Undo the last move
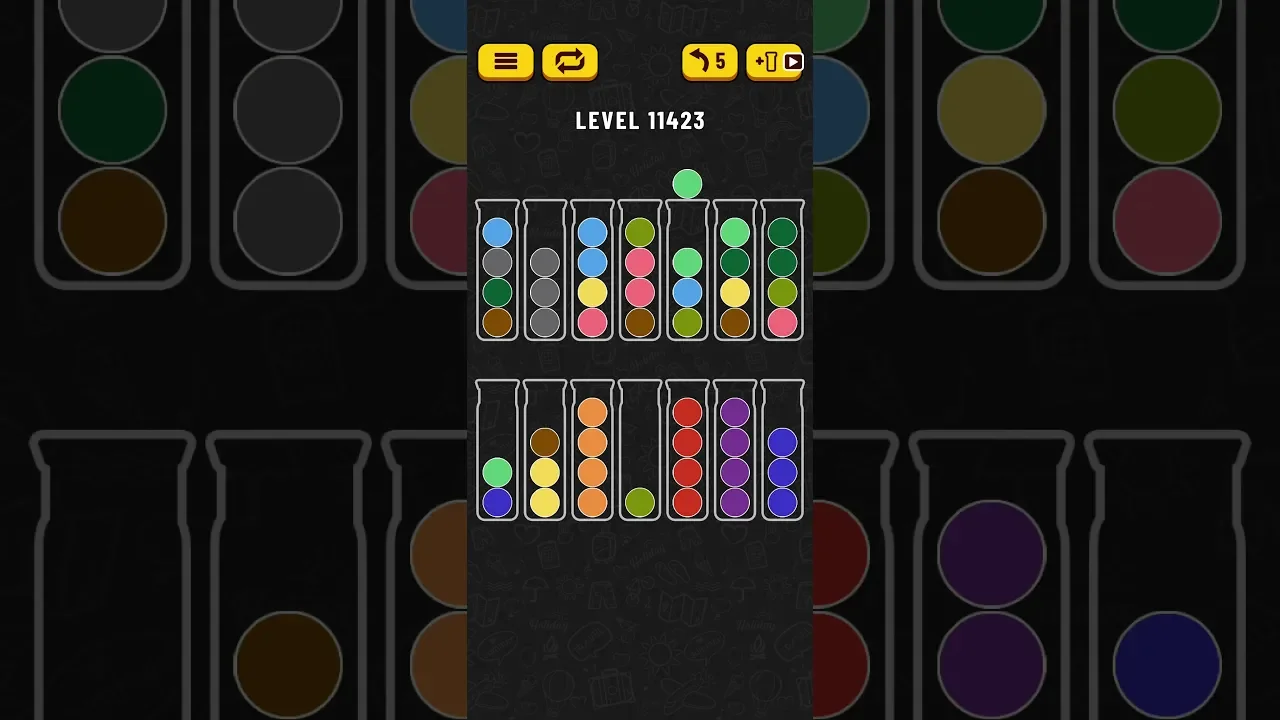Image resolution: width=1280 pixels, height=720 pixels. [x=709, y=62]
